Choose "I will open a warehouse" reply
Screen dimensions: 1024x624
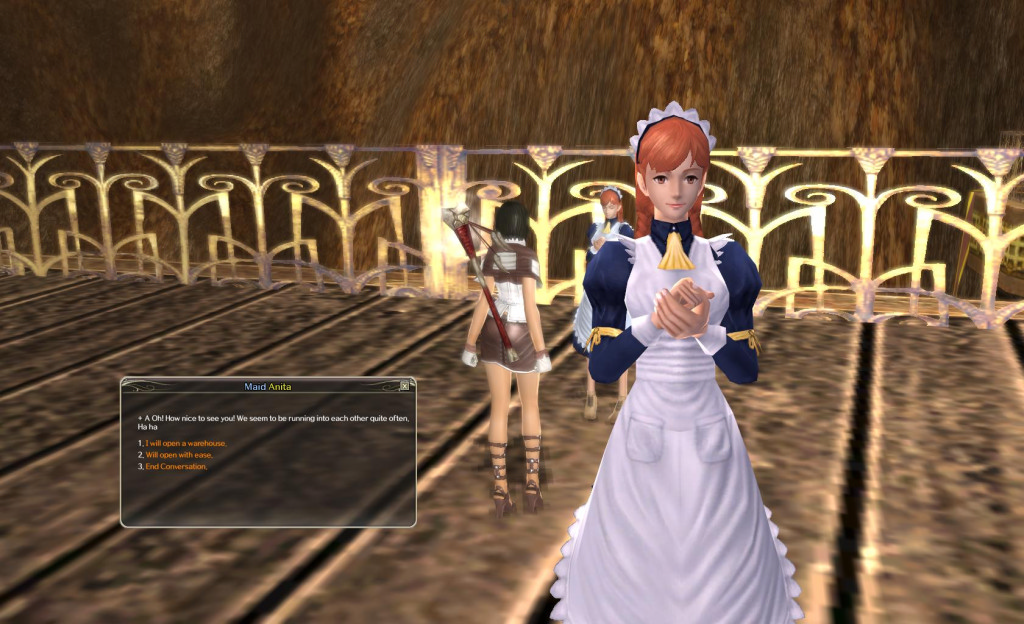[186, 443]
